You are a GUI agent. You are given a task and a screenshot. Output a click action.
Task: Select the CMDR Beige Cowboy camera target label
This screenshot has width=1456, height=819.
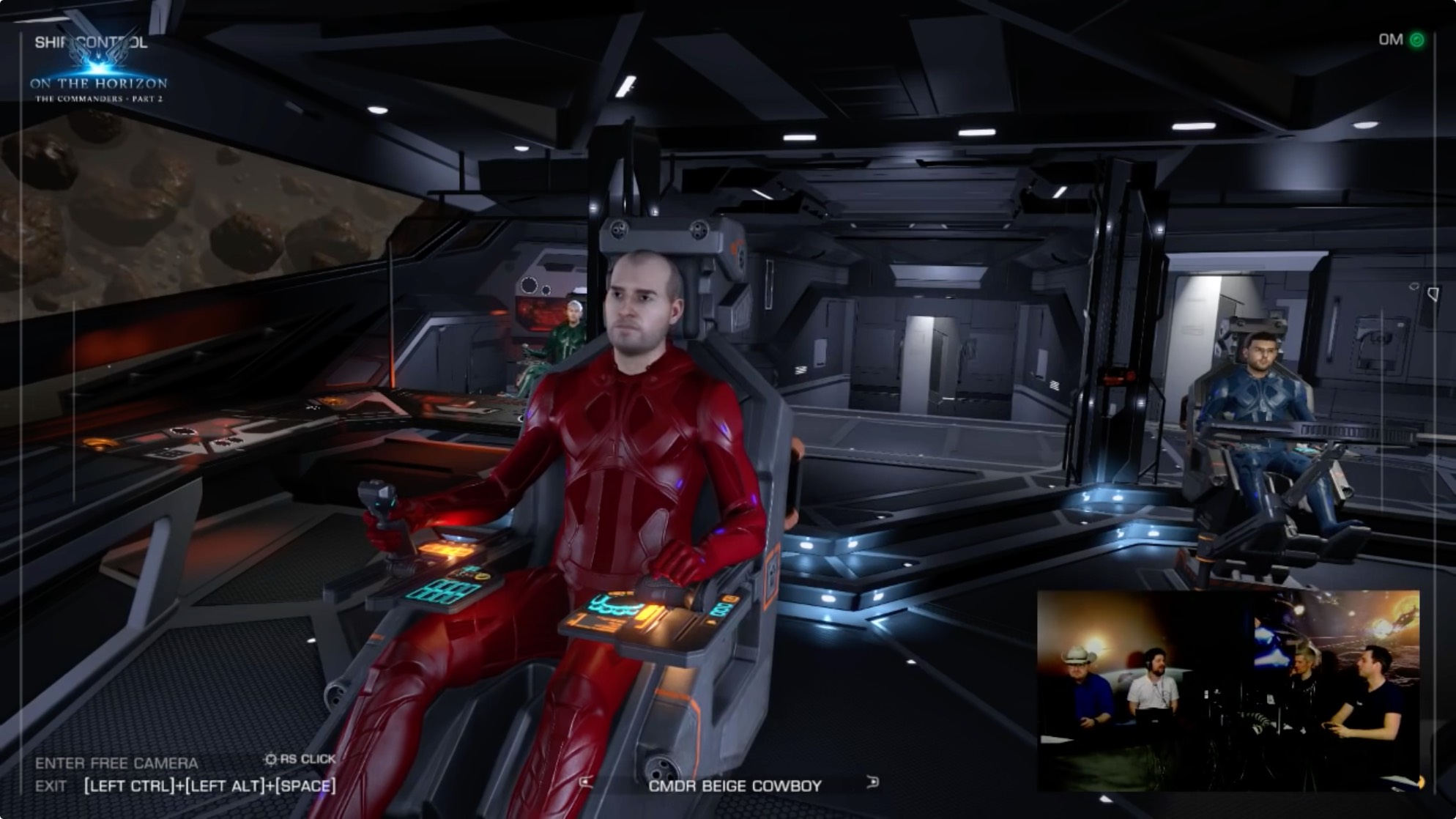[x=735, y=786]
